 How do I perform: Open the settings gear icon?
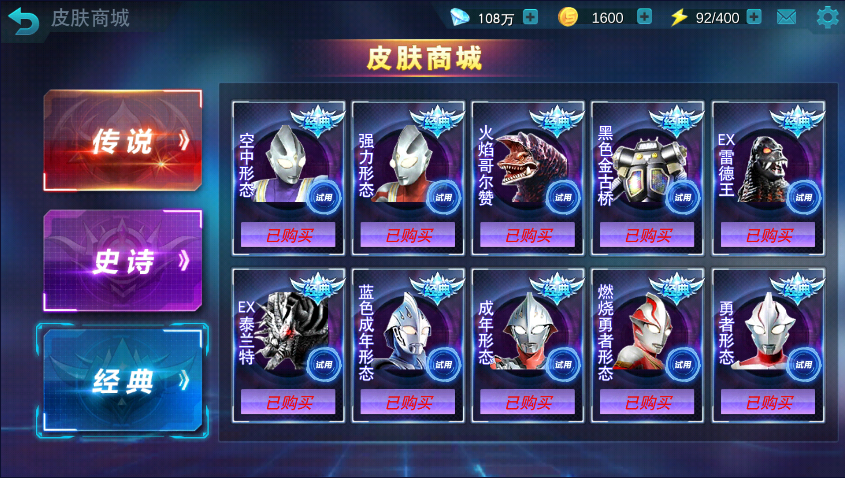pos(827,17)
